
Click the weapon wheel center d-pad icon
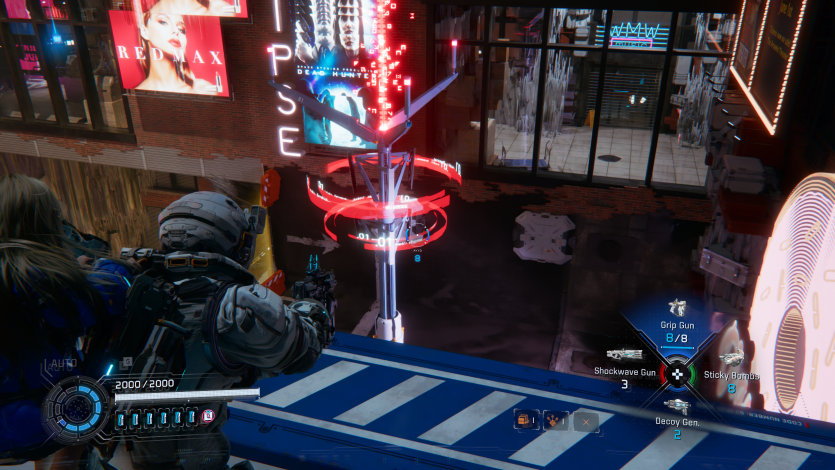tap(677, 376)
